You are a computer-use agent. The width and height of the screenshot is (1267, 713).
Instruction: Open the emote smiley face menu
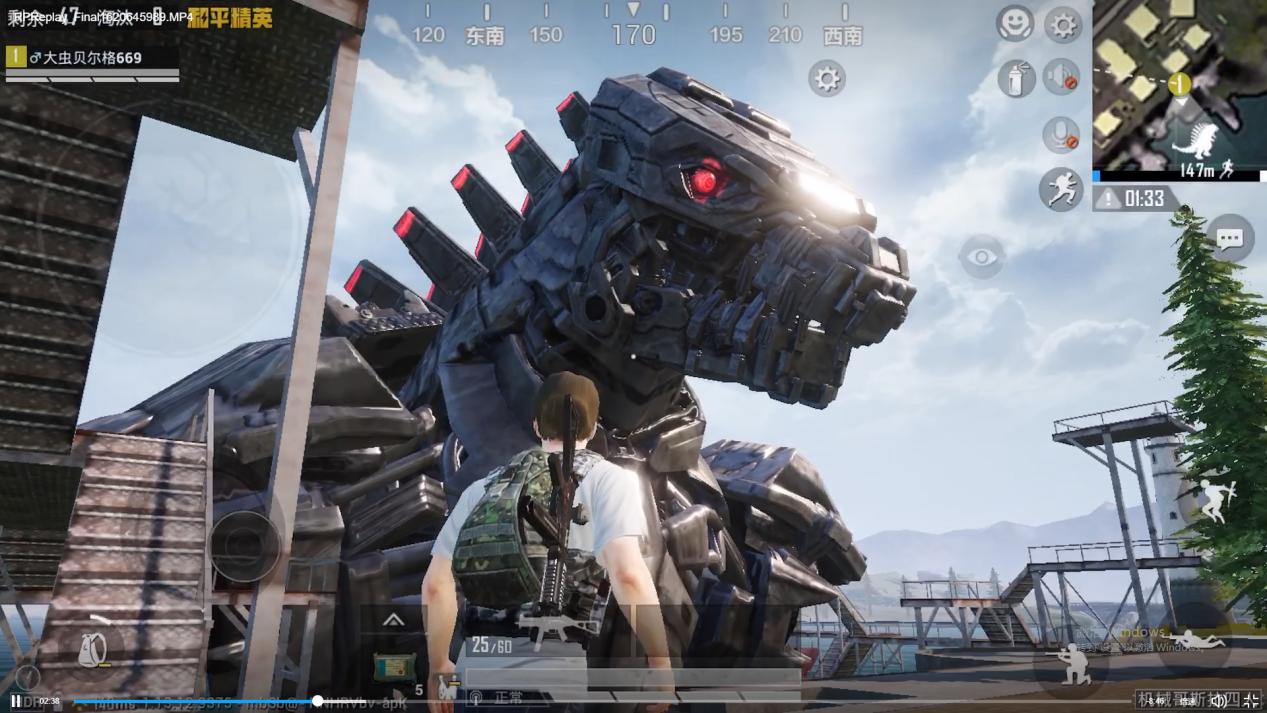(x=1014, y=23)
